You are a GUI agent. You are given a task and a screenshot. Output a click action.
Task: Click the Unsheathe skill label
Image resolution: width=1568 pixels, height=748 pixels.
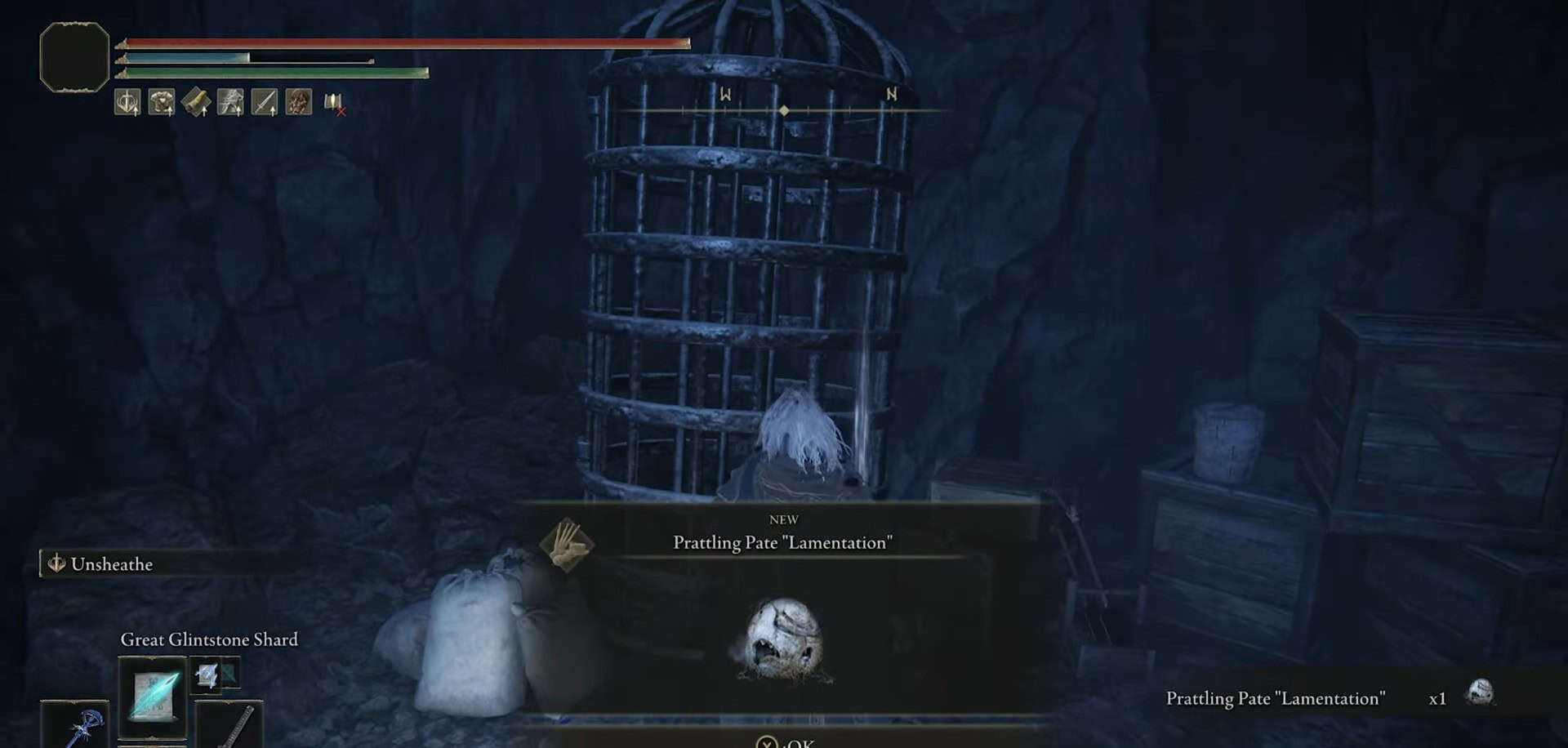point(112,563)
